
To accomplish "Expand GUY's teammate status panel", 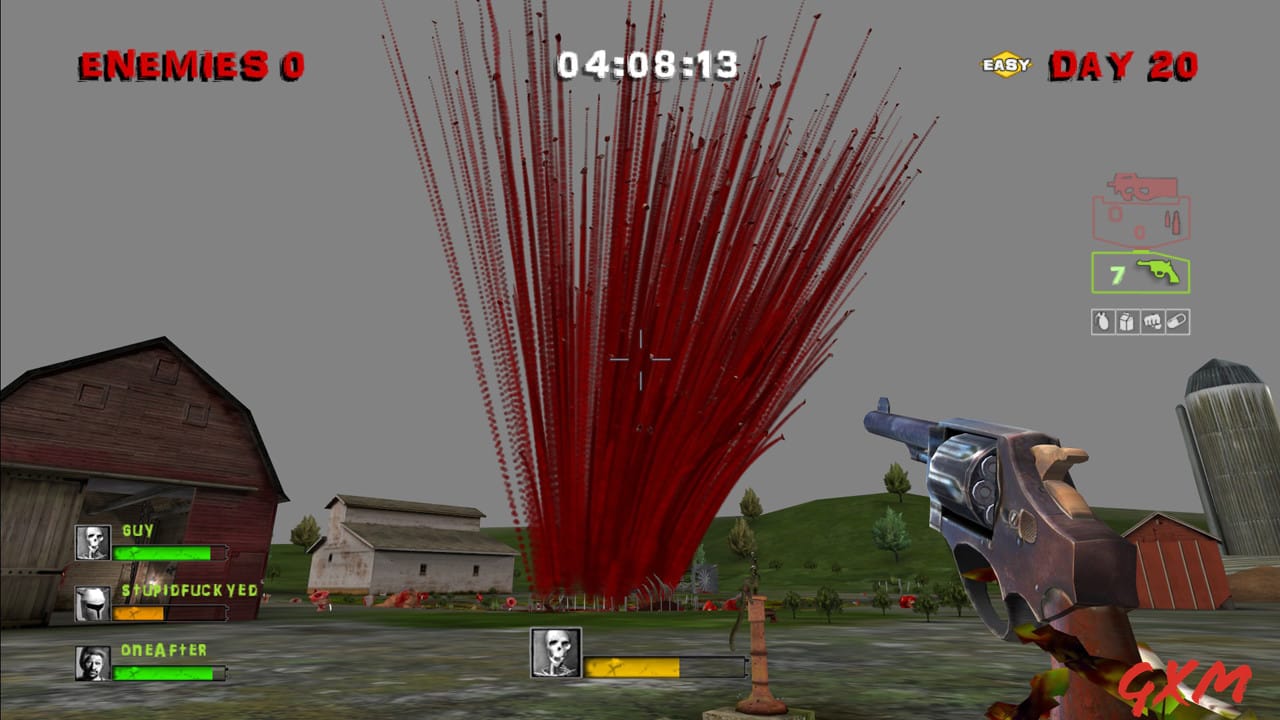I will (150, 543).
